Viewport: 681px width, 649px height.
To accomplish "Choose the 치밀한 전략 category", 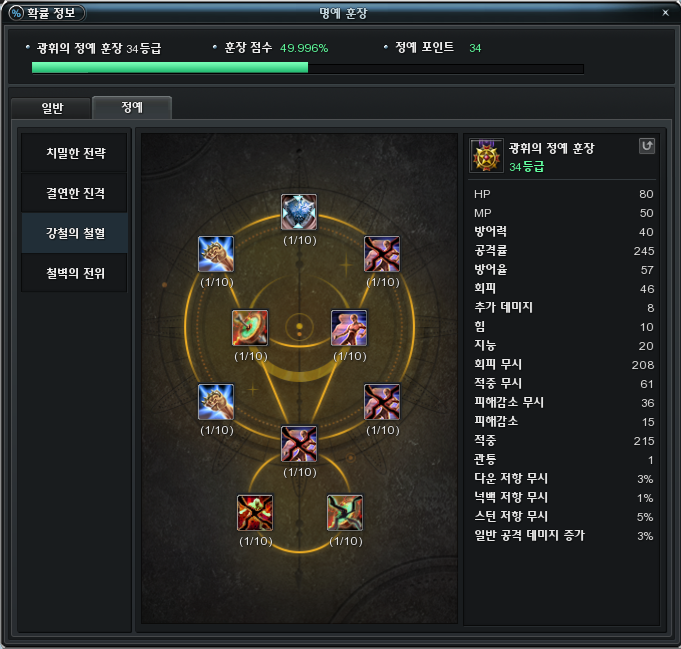I will click(x=75, y=154).
